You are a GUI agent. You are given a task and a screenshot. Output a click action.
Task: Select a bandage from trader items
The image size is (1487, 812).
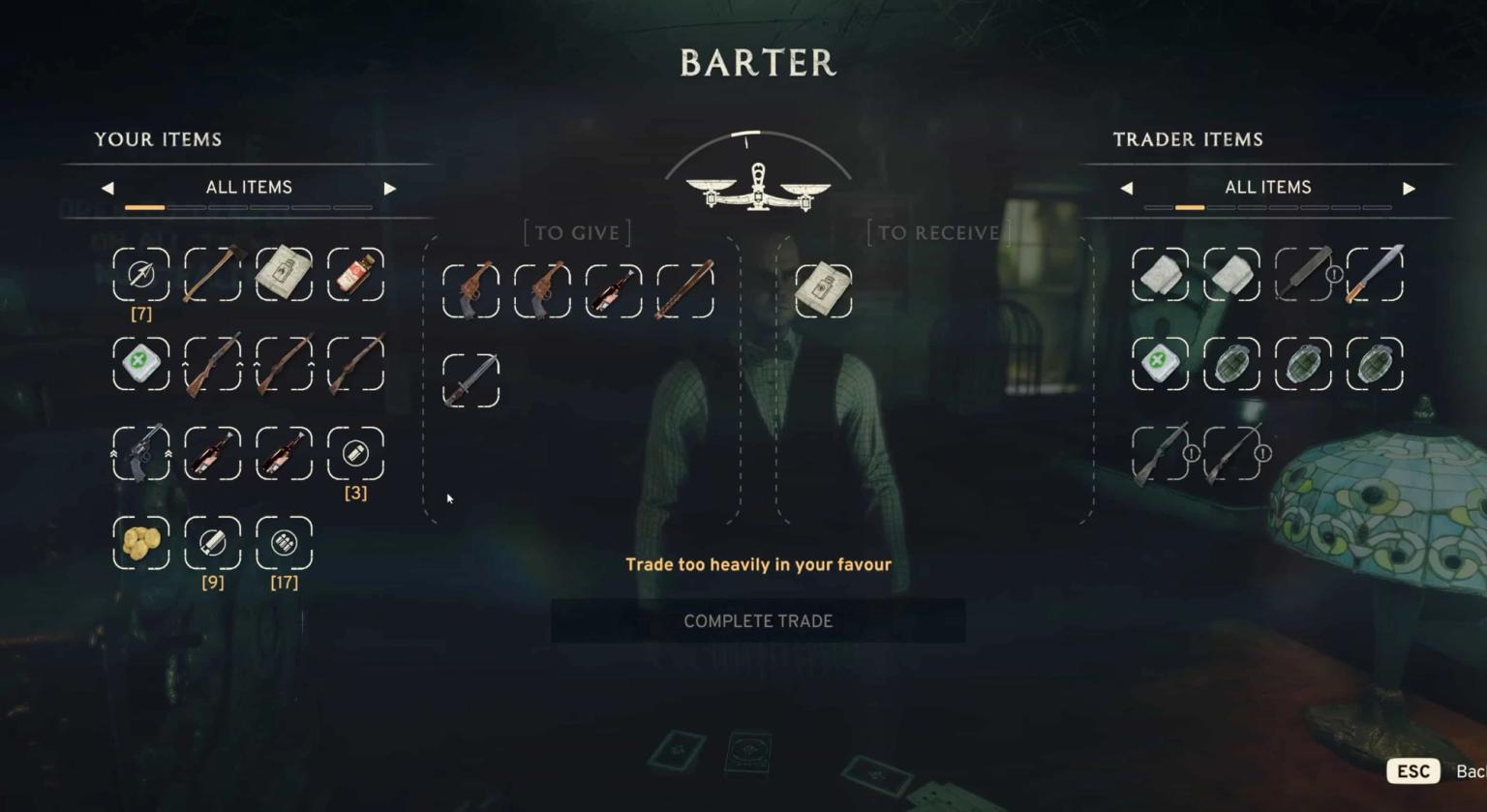[1160, 275]
